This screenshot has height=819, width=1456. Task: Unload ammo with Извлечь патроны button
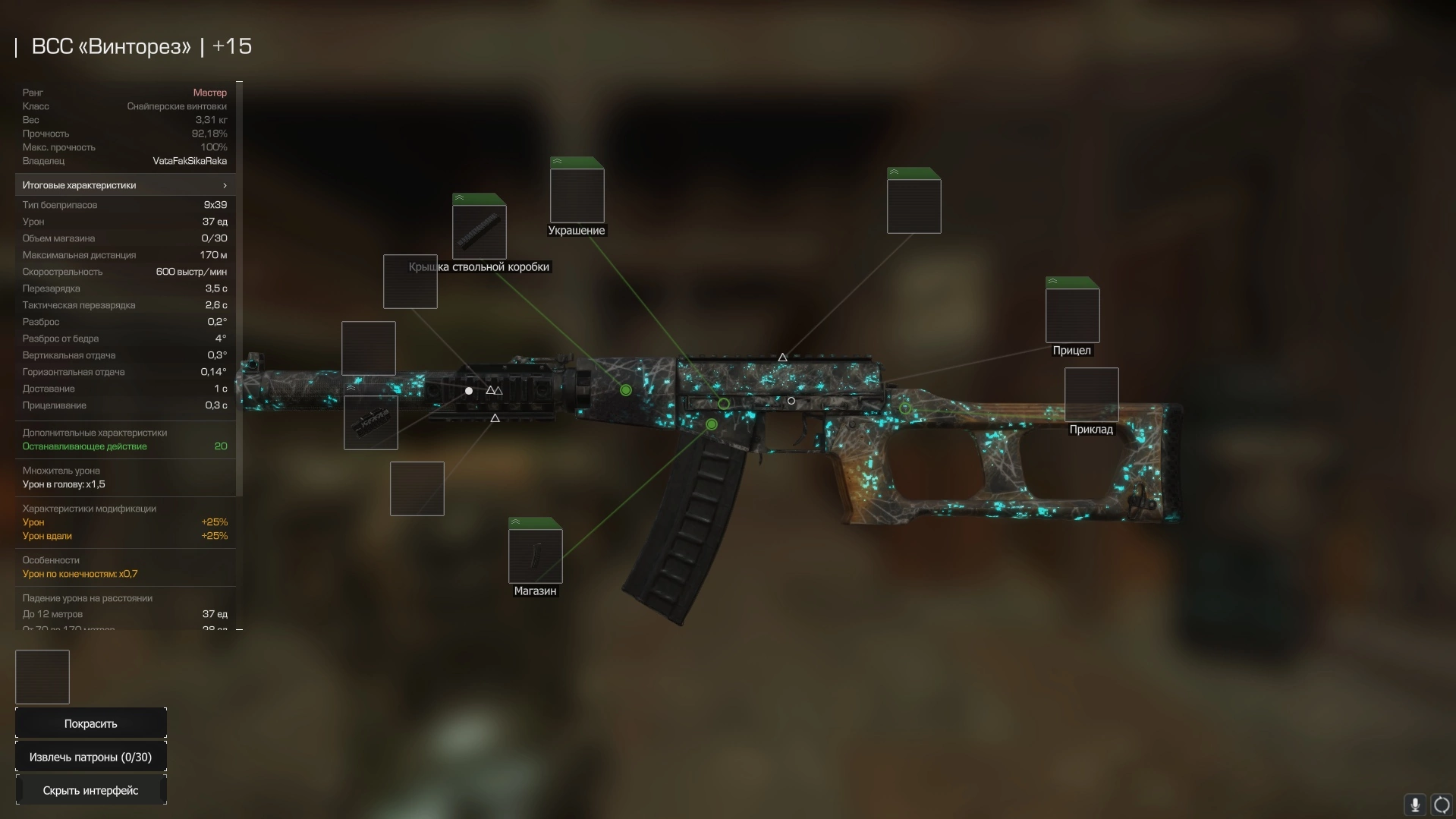coord(90,757)
